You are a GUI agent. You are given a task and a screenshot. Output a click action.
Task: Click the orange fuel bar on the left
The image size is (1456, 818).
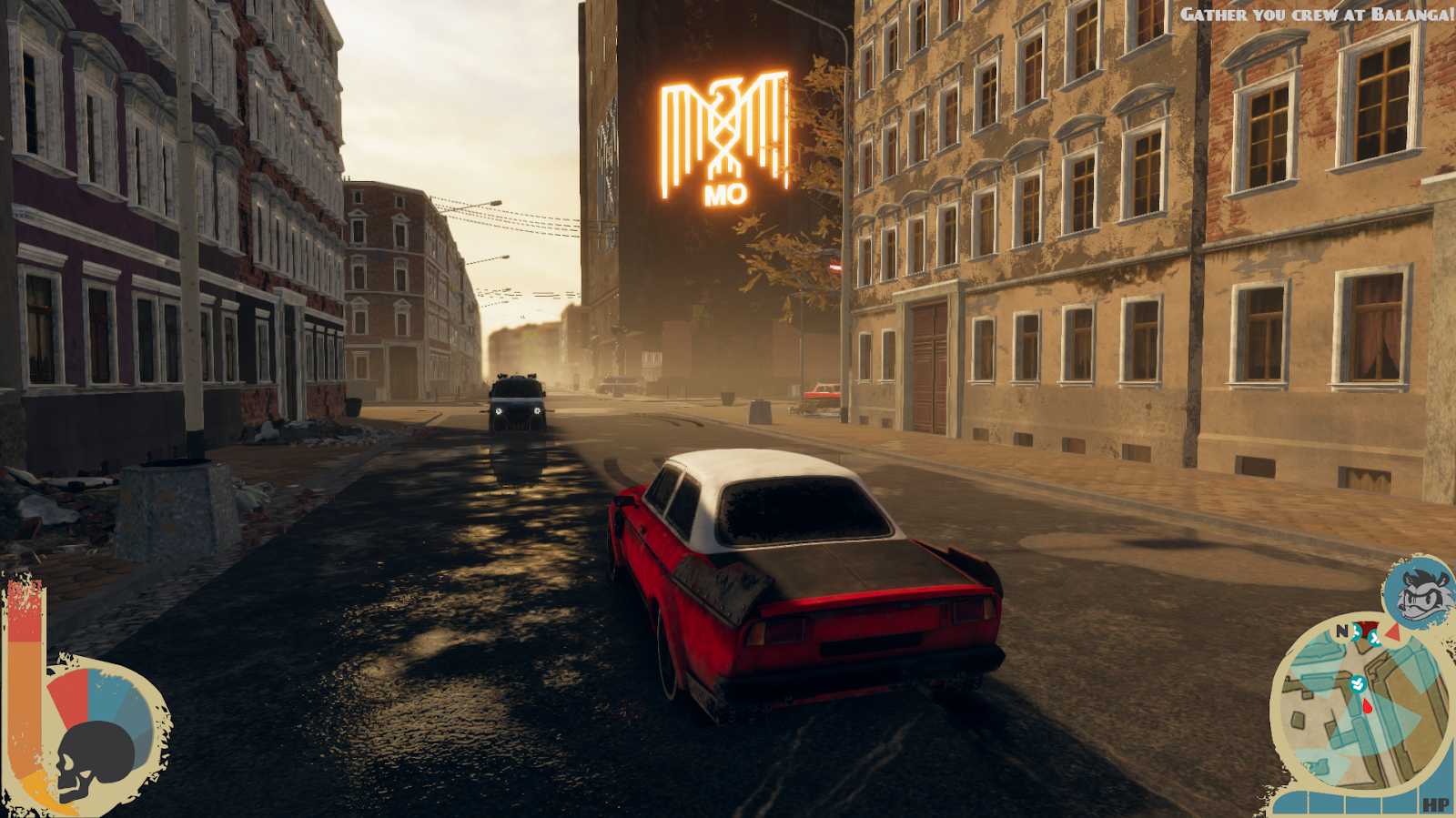26,705
